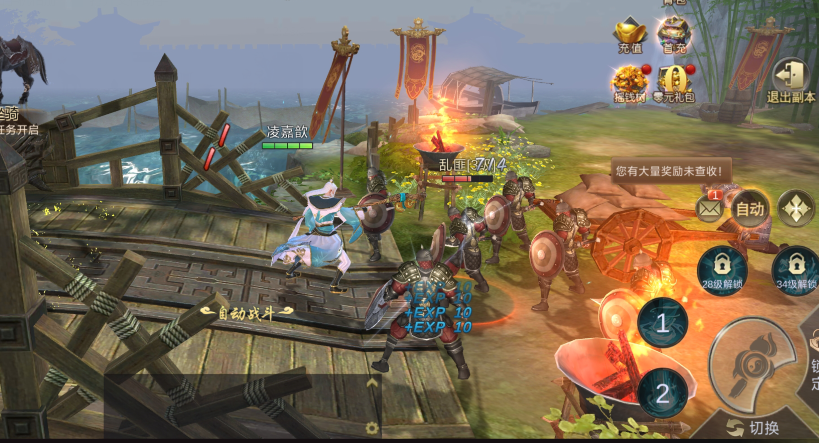Activate skill number 1
Viewport: 819px width, 443px height.
[661, 322]
